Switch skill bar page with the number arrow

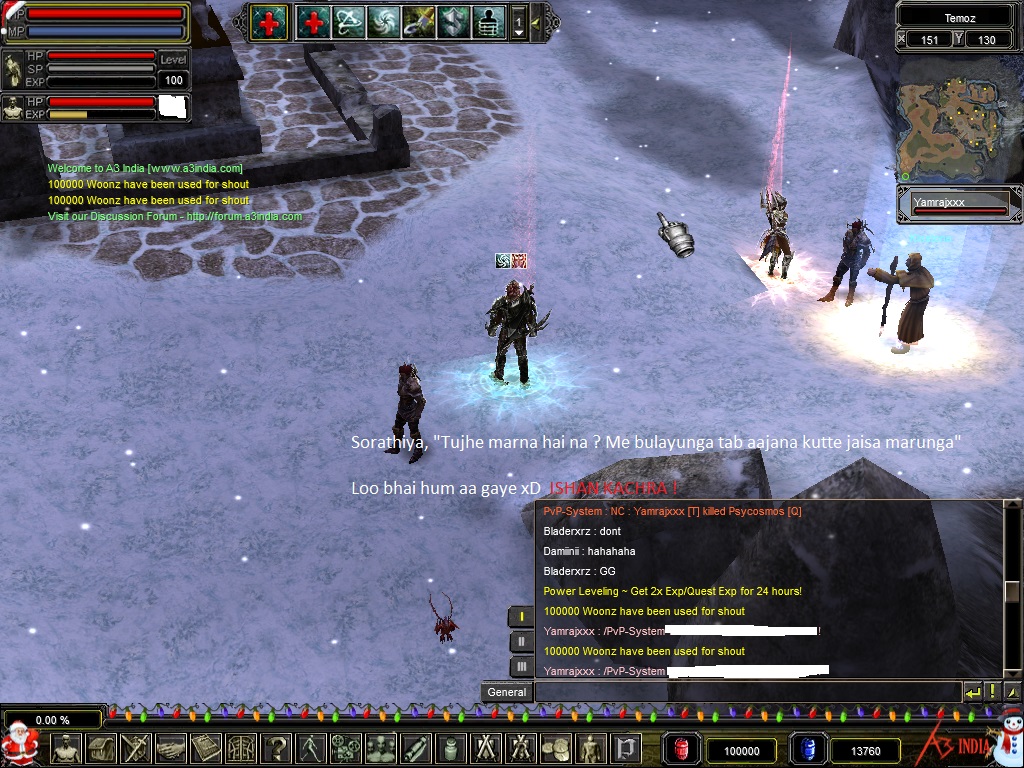click(519, 22)
